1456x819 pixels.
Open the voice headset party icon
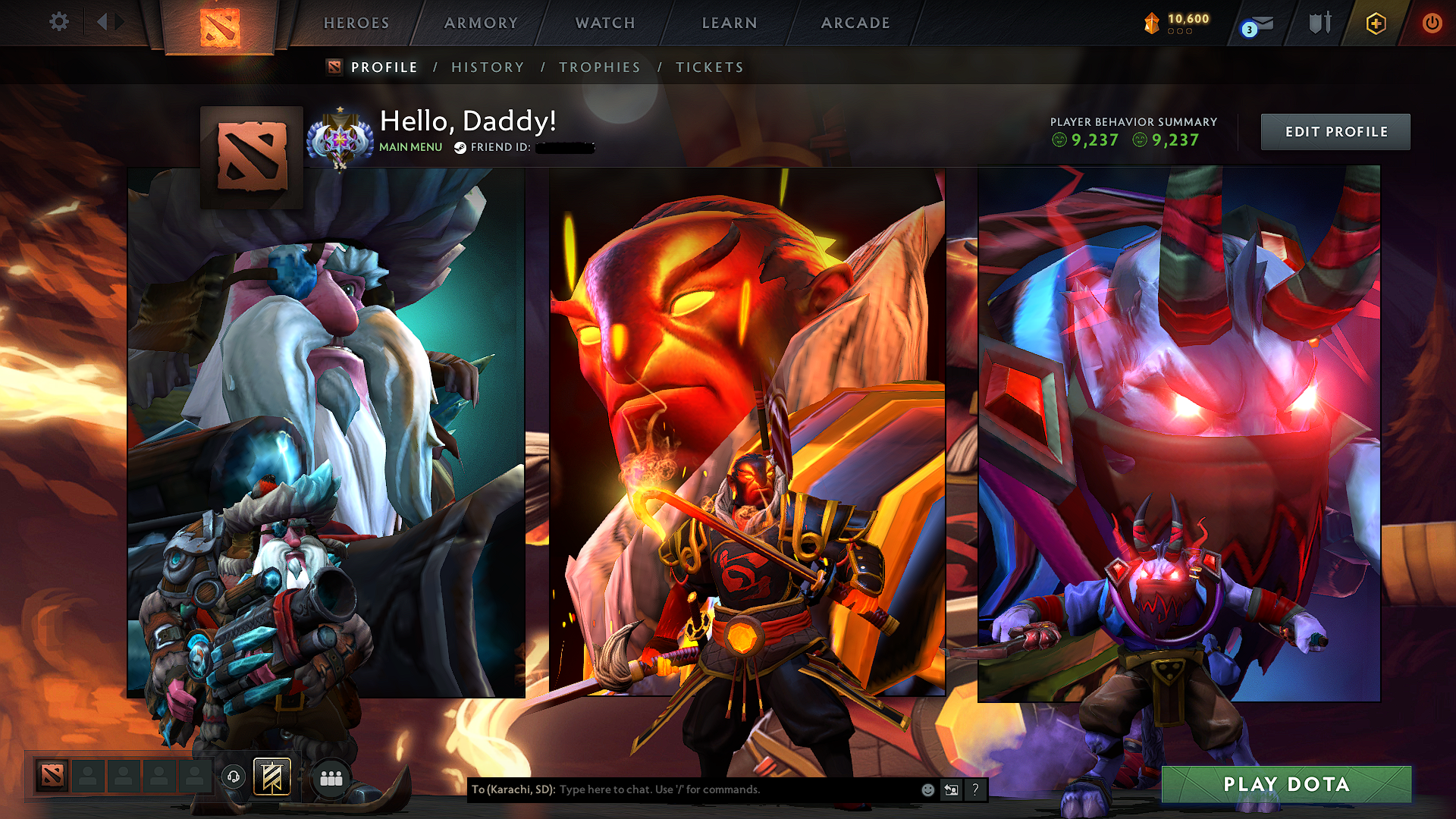click(x=234, y=777)
